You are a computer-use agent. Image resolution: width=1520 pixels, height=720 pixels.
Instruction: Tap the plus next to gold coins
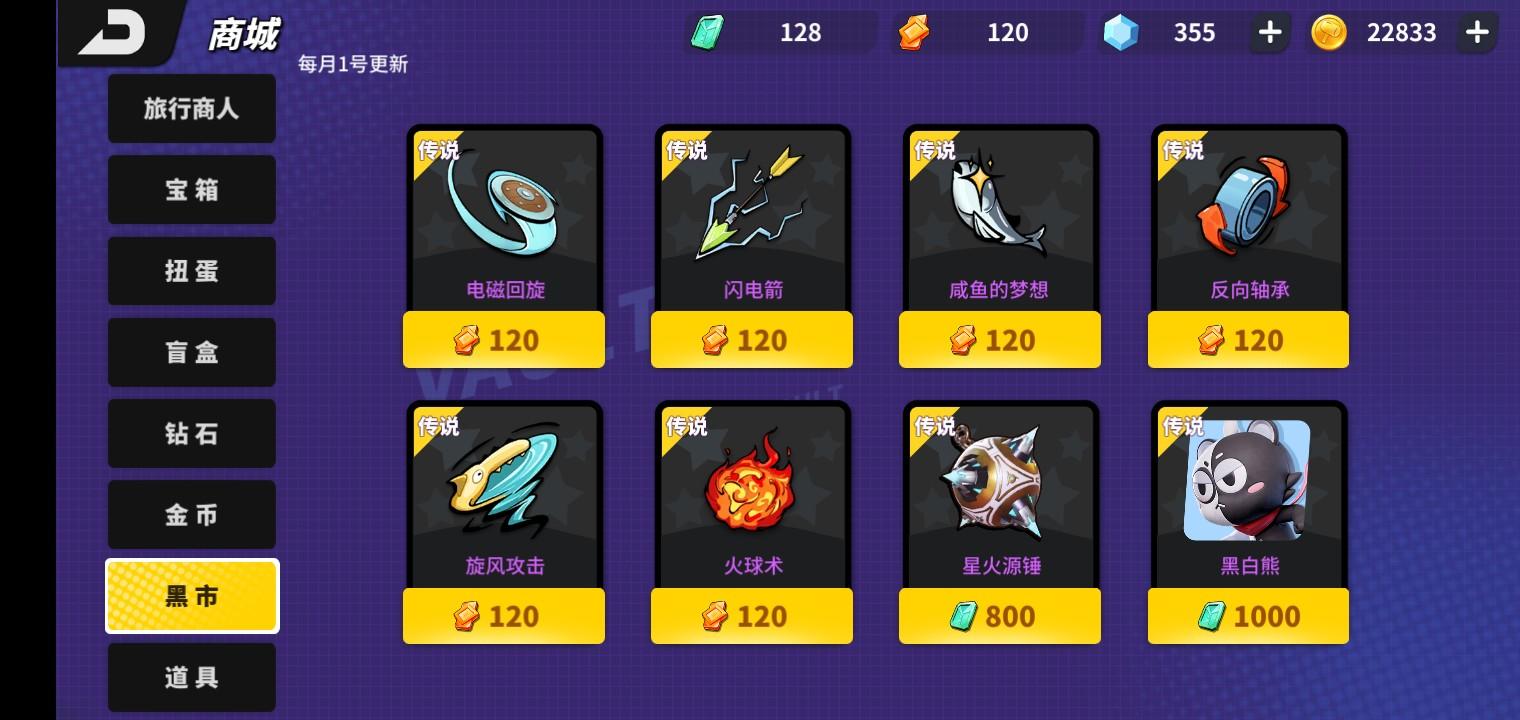pyautogui.click(x=1477, y=32)
